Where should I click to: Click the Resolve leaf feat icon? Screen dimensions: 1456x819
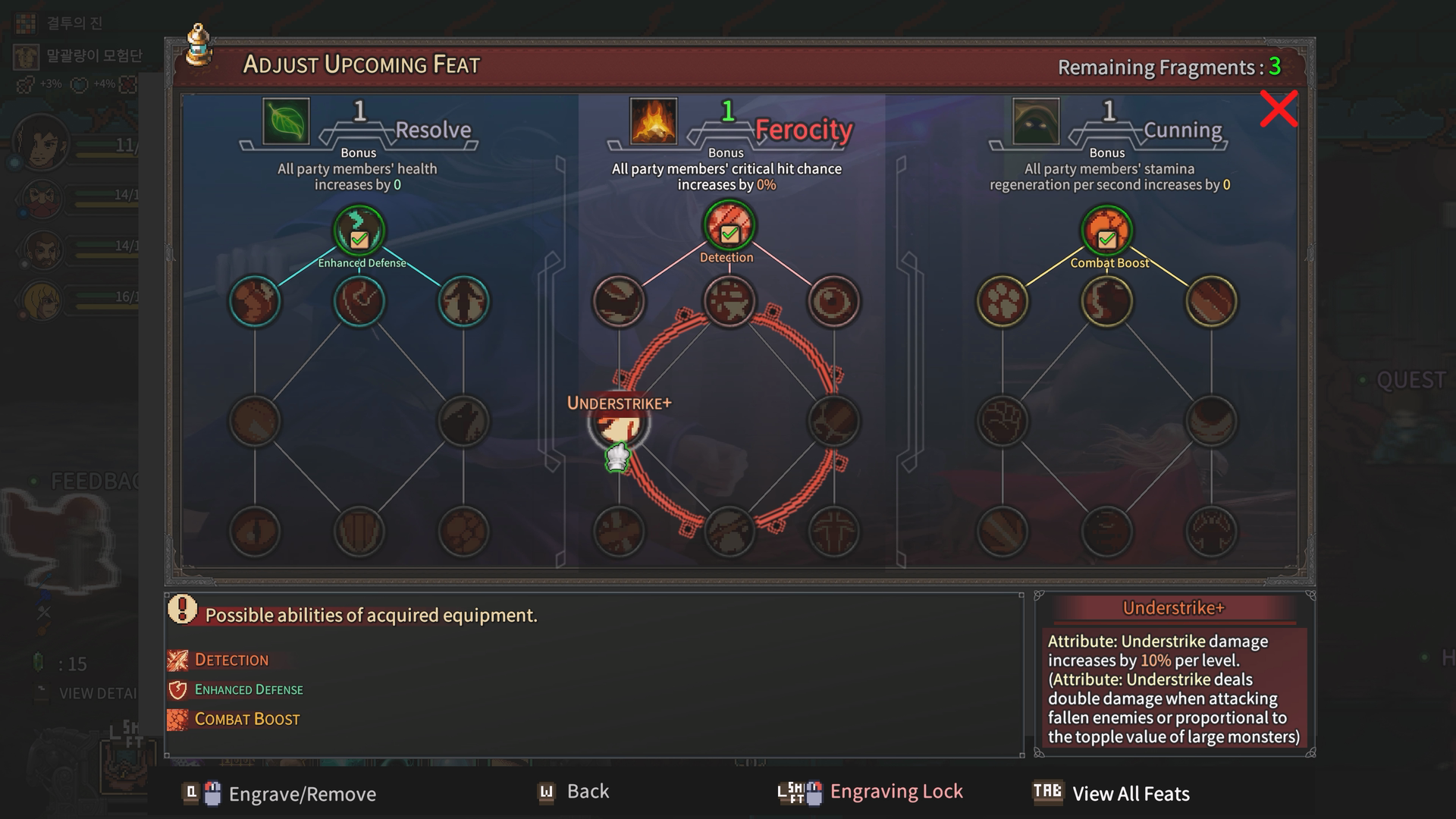[x=286, y=121]
